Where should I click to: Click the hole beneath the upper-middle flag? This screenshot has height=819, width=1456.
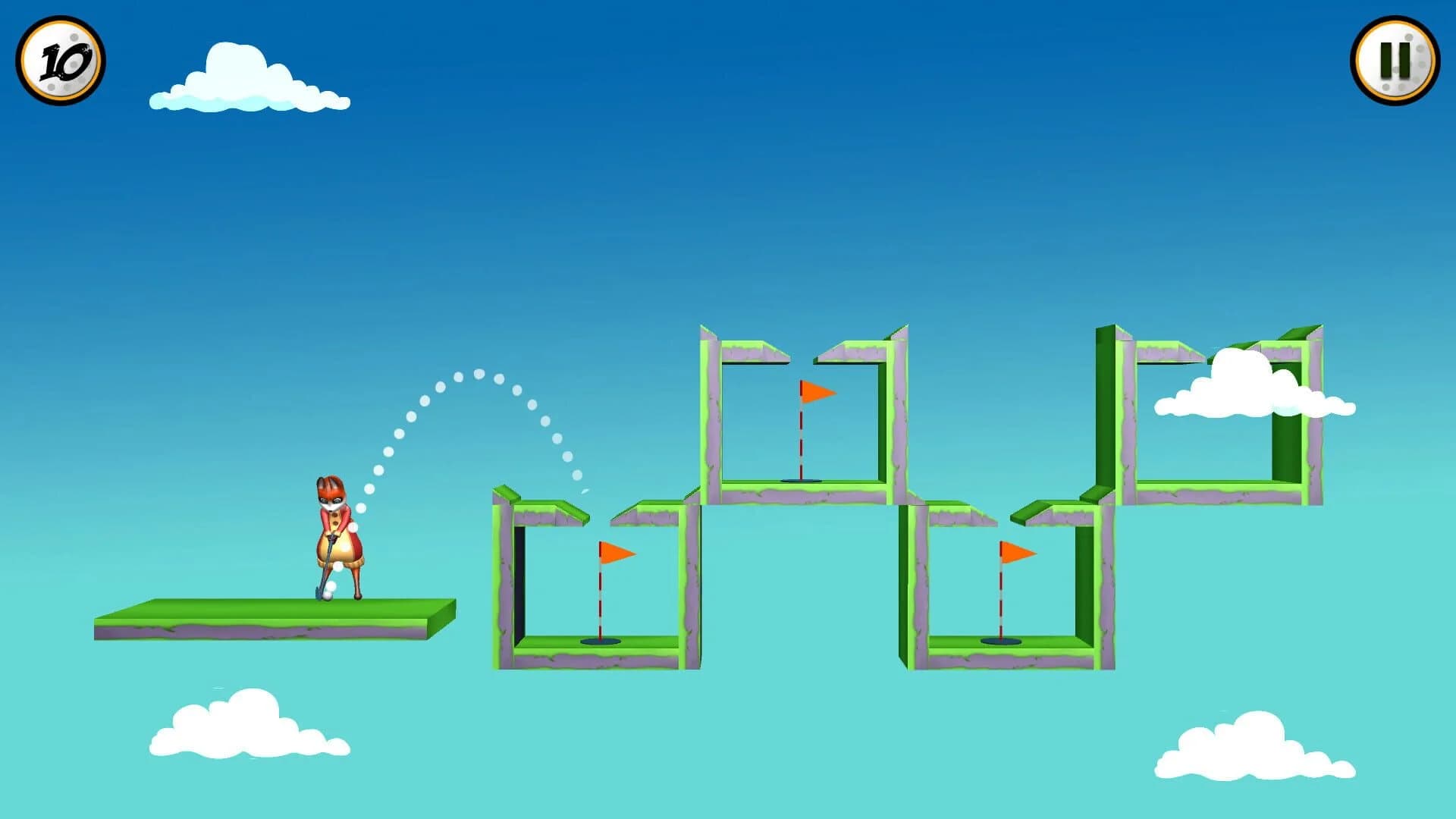coord(800,481)
